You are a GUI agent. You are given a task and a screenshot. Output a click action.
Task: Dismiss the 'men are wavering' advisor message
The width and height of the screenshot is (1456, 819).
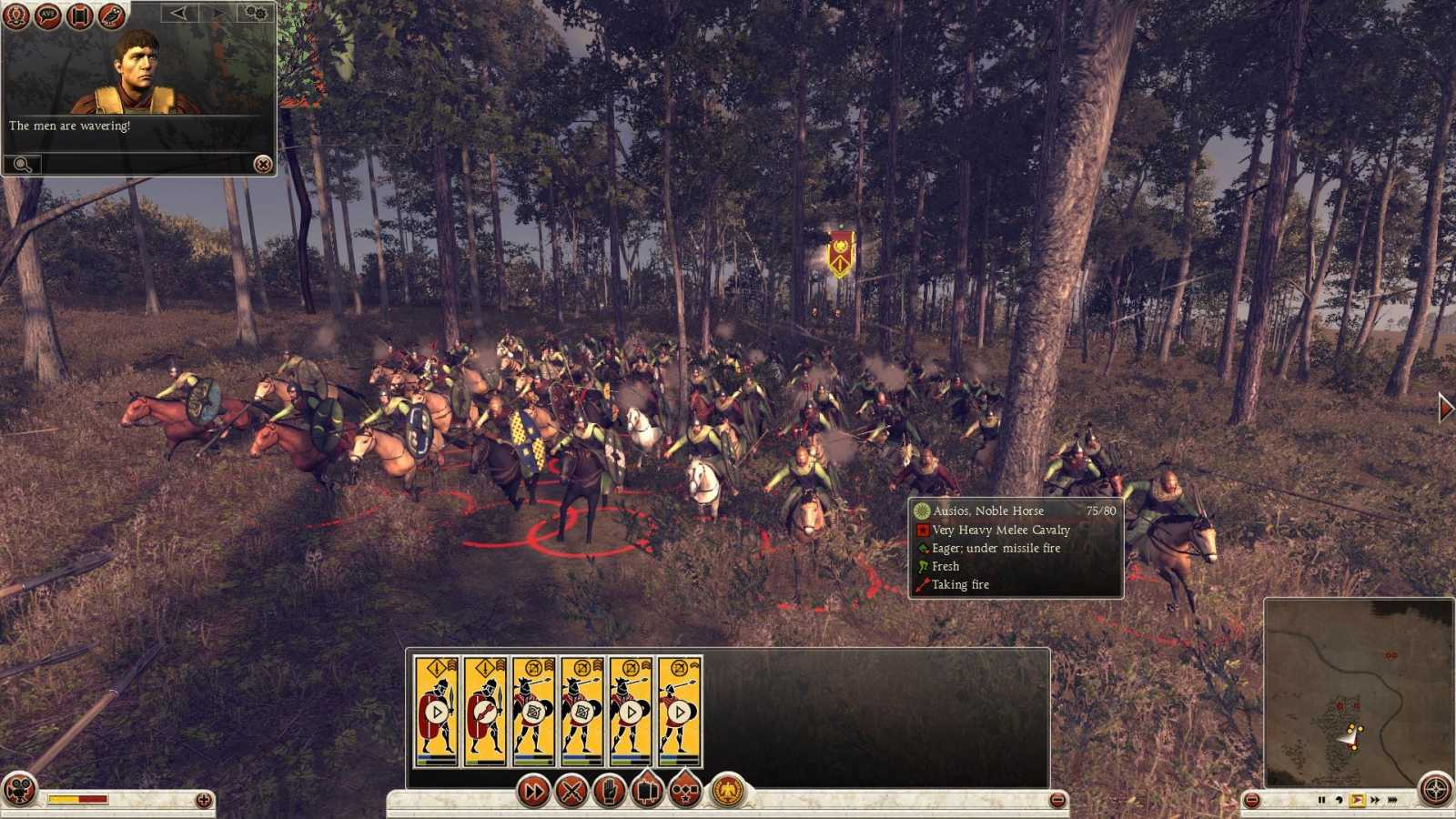tap(263, 165)
